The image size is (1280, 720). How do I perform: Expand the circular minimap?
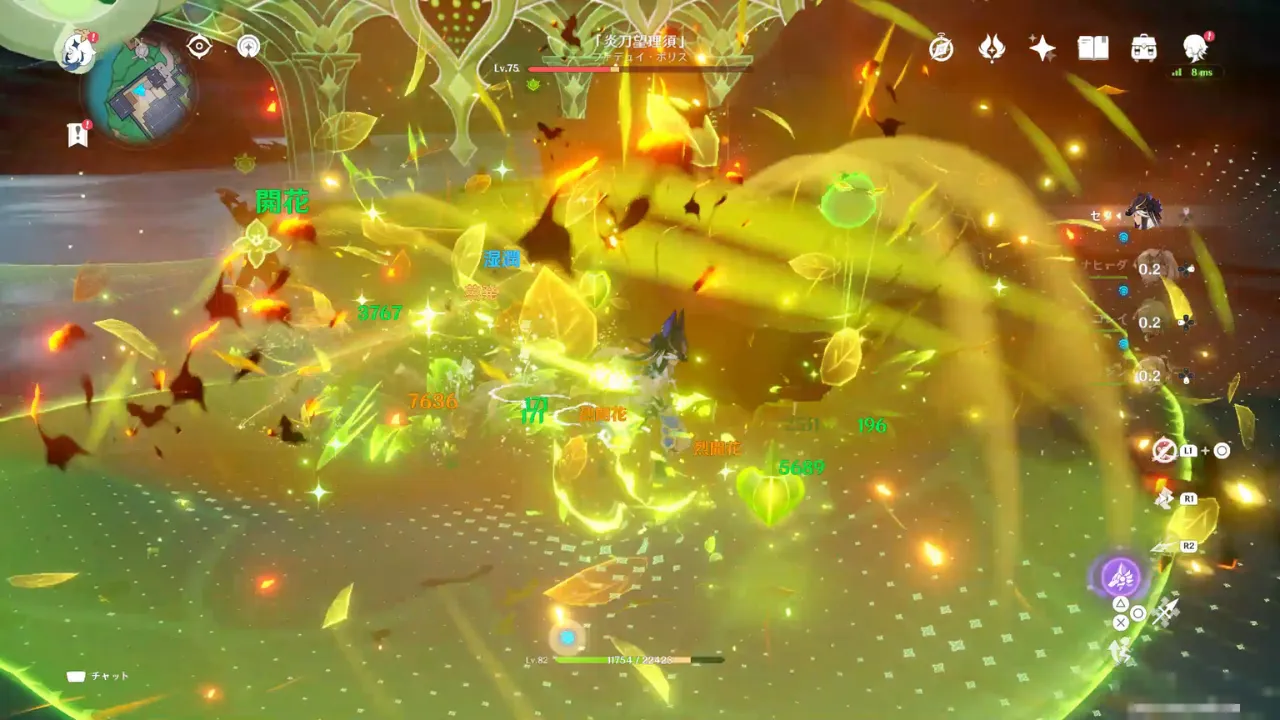pos(141,91)
